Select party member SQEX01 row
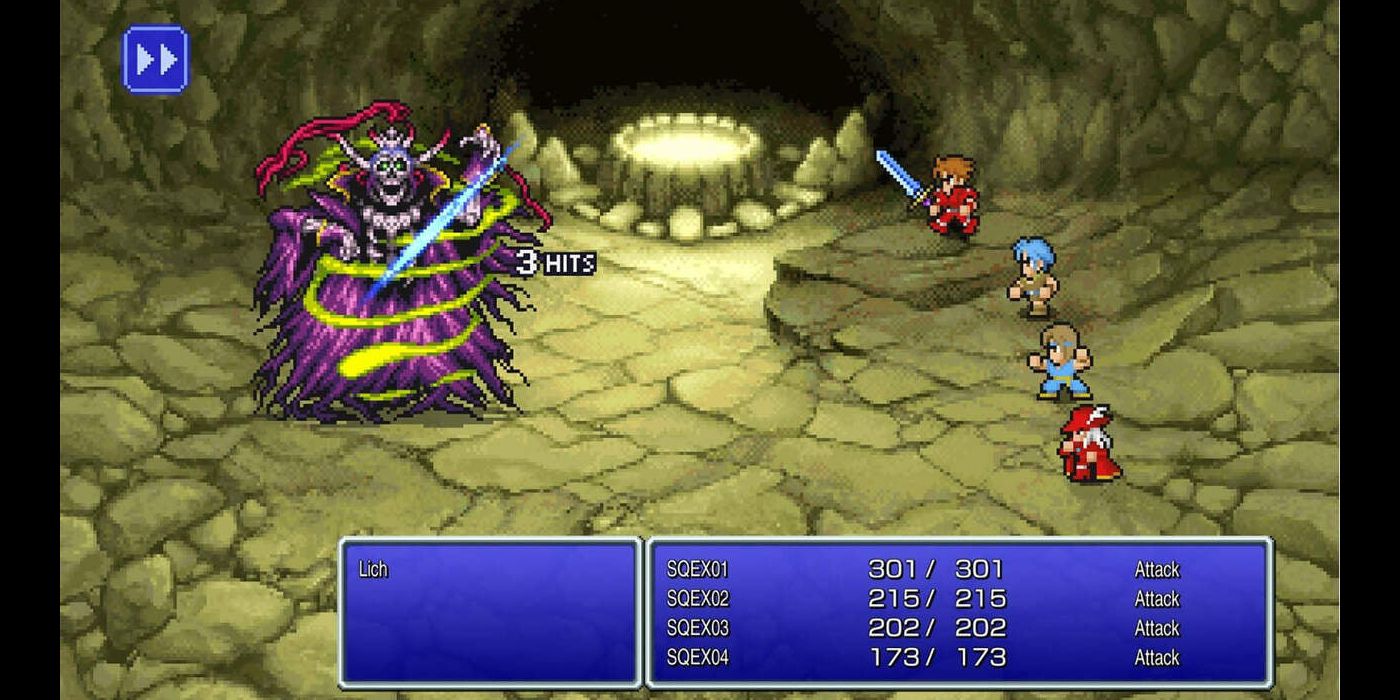The image size is (1400, 700). coord(698,570)
